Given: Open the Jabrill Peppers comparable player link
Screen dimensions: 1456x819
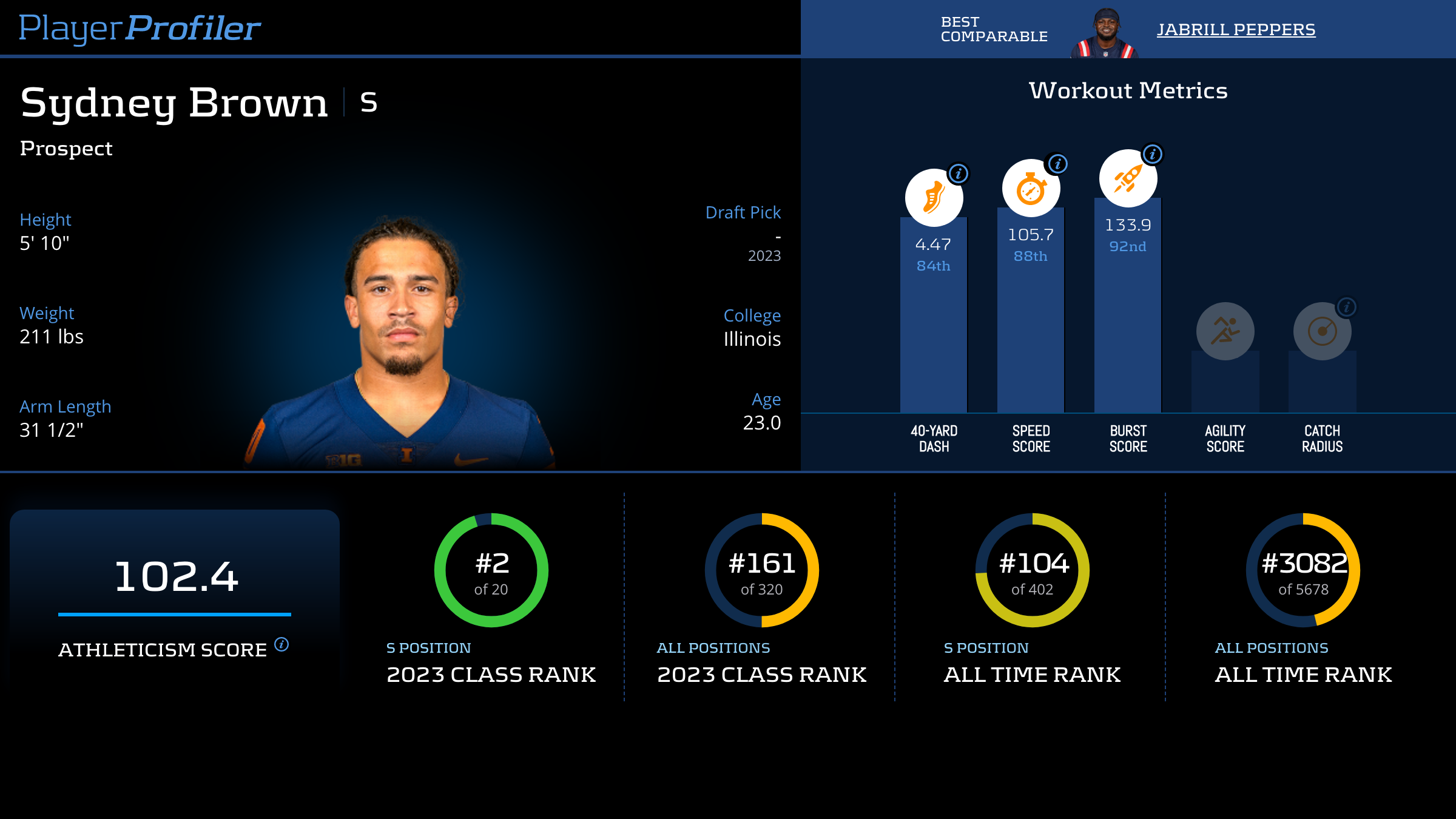Looking at the screenshot, I should 1236,30.
